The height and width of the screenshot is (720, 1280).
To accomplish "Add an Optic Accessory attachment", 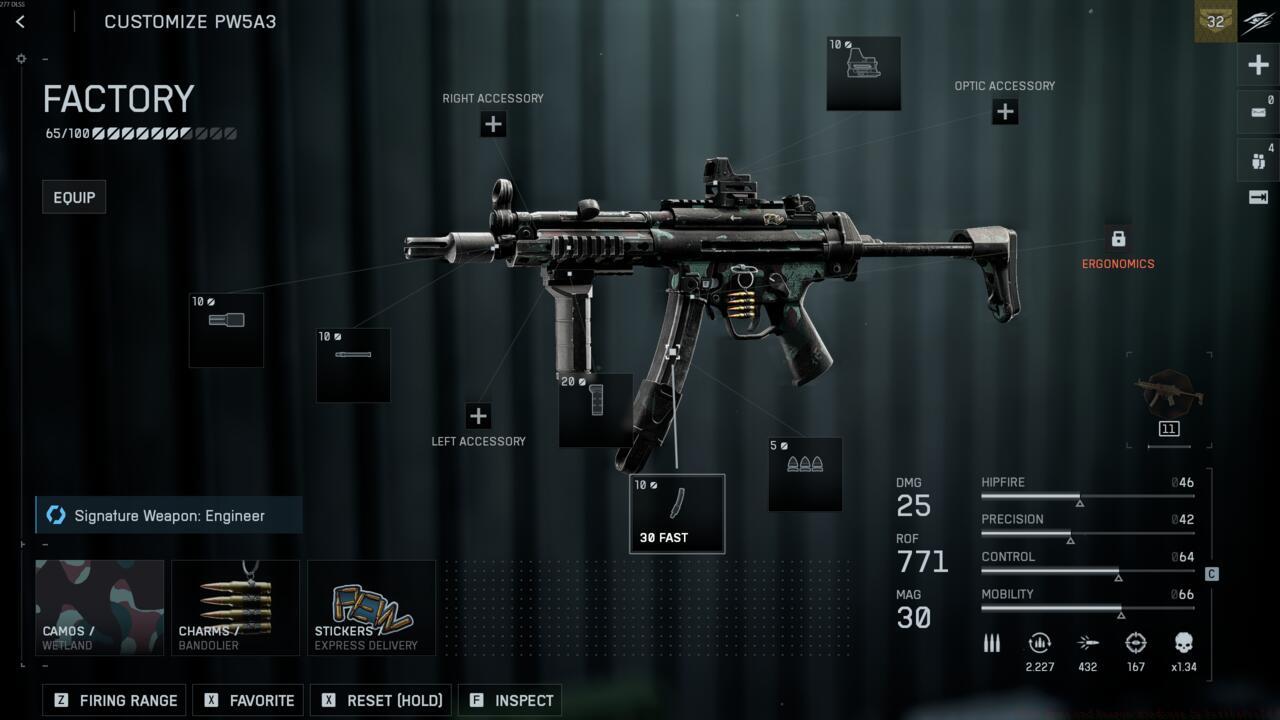I will pos(1005,112).
